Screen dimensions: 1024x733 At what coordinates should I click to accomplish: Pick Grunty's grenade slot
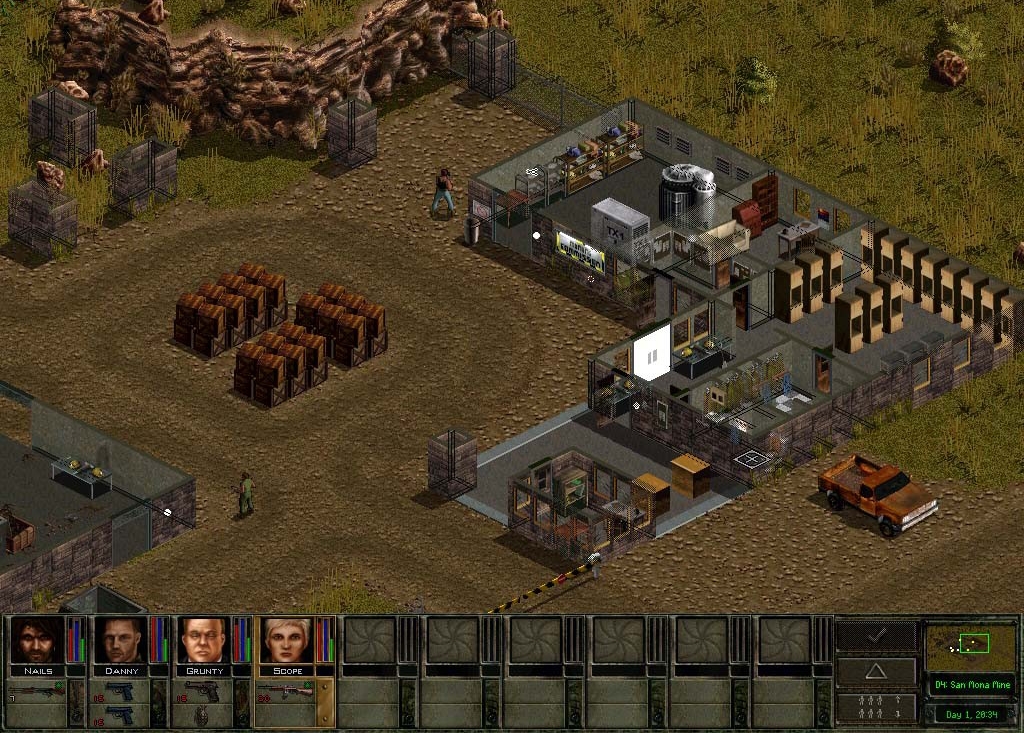click(x=205, y=715)
